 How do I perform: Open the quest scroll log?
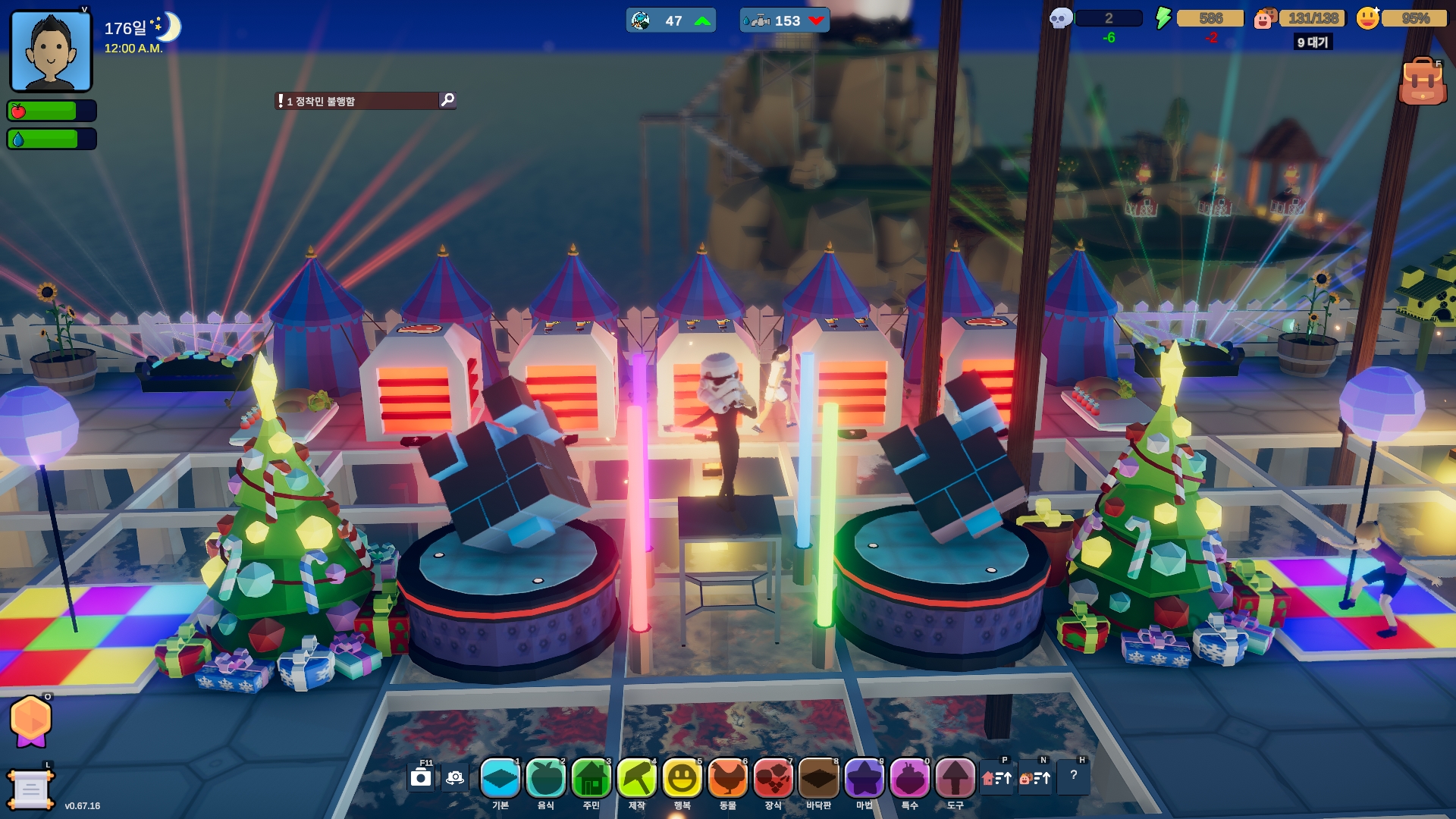click(30, 790)
